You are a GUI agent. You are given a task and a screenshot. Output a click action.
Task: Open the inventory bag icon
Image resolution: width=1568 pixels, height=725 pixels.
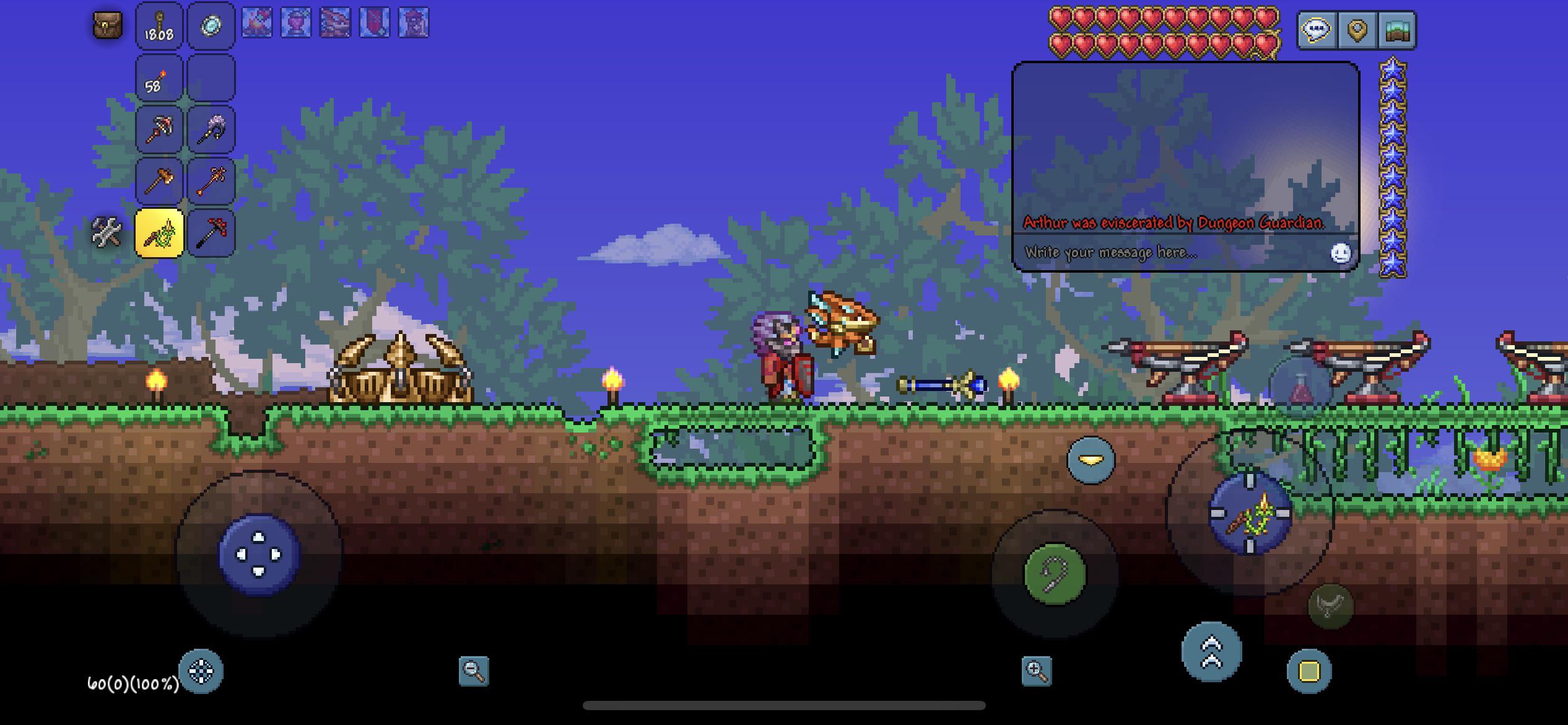click(x=108, y=26)
